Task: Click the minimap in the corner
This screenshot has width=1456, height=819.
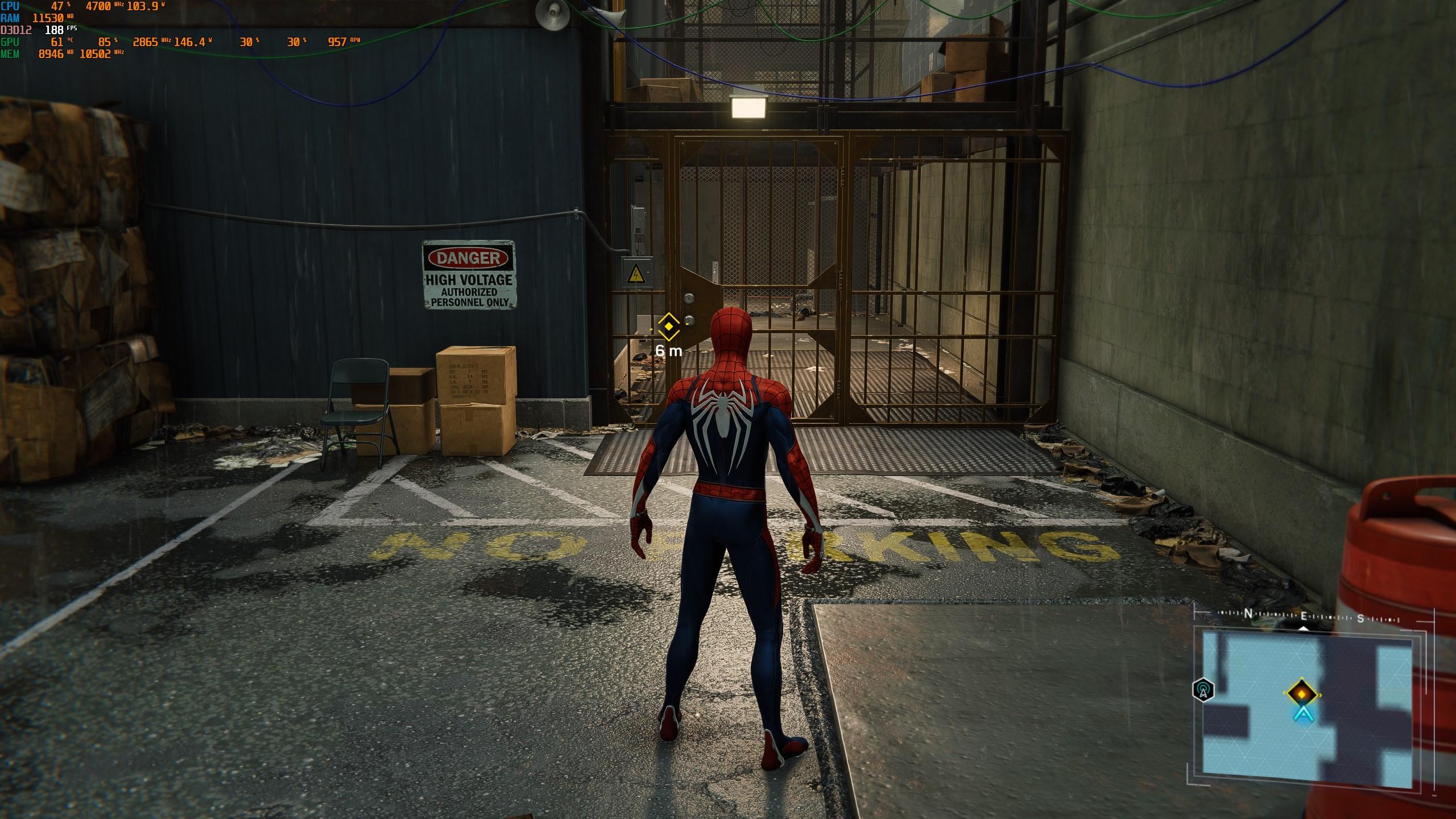Action: (x=1307, y=711)
